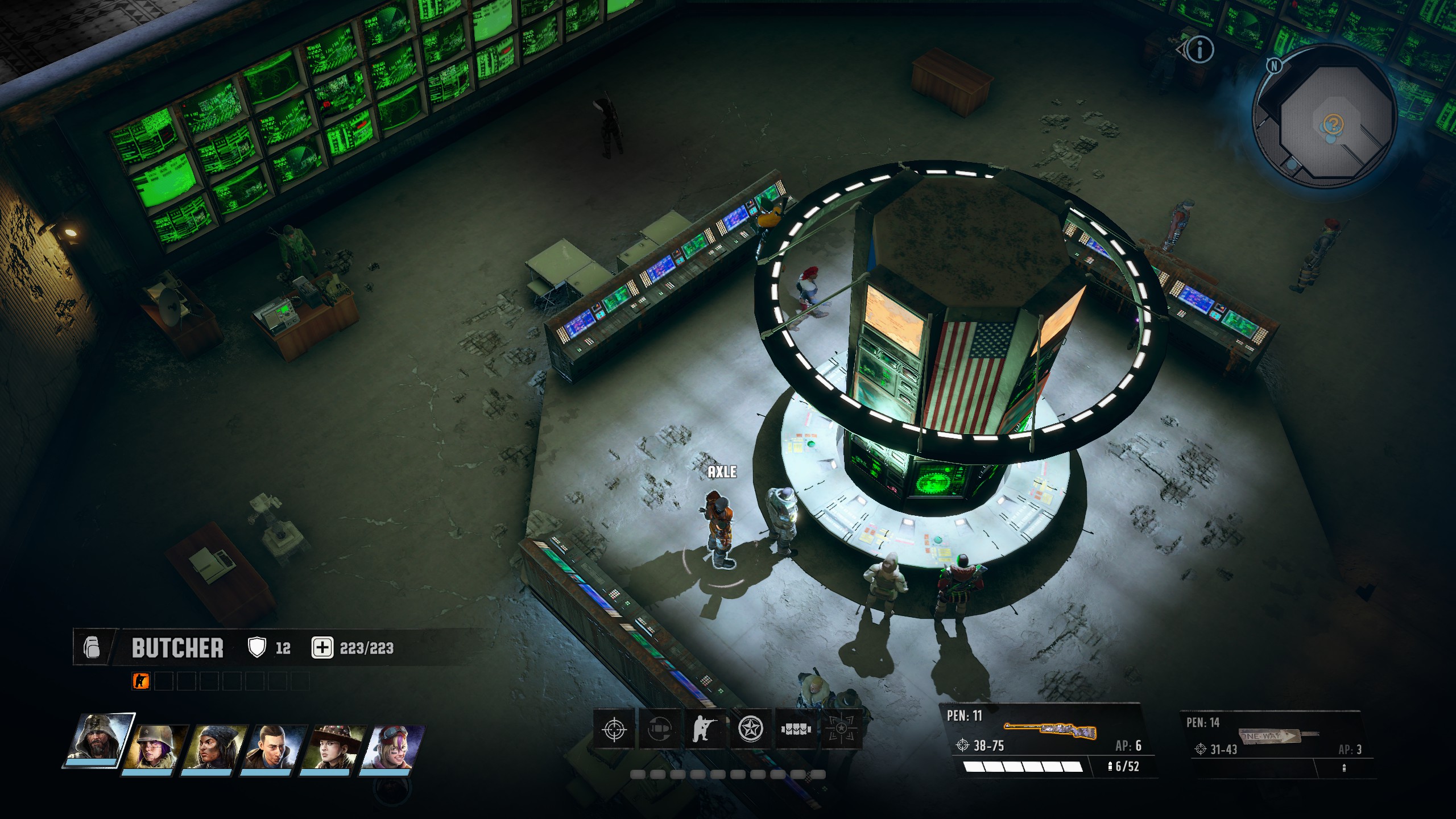Screen dimensions: 1456x819
Task: Trigger the circled star ability
Action: pyautogui.click(x=750, y=729)
